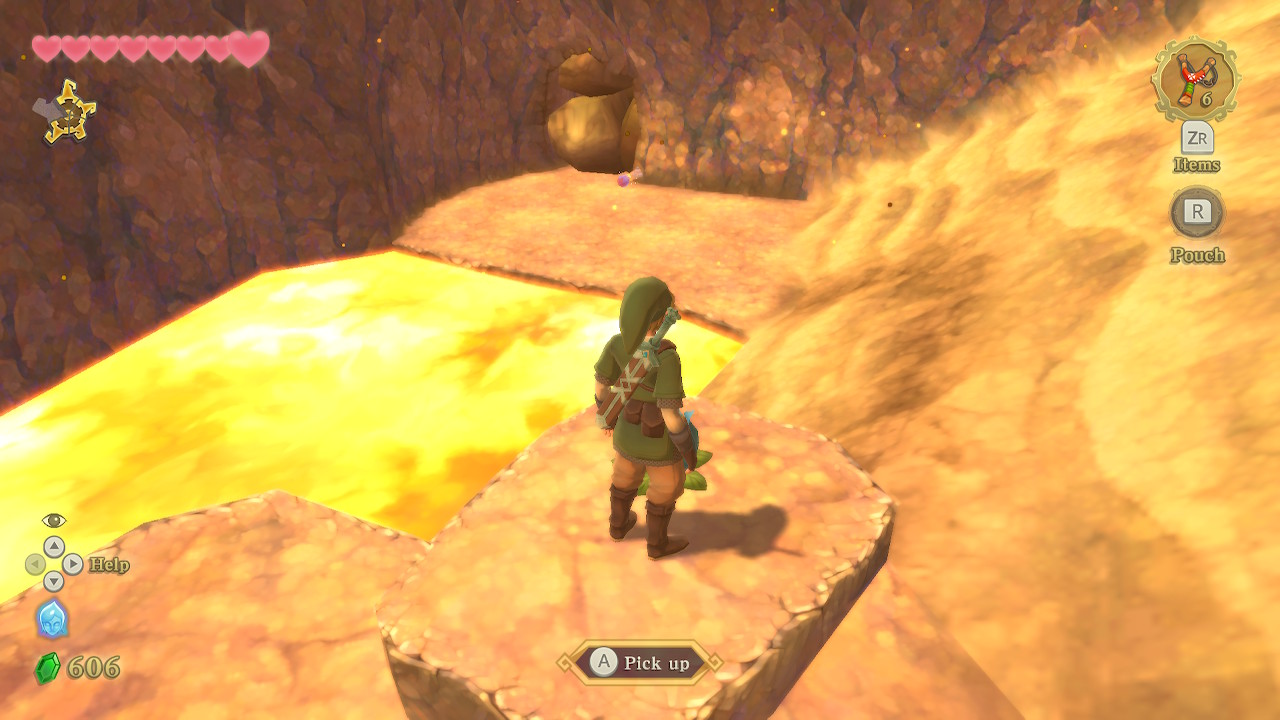
Task: Select the slingshot item icon
Action: point(1195,82)
